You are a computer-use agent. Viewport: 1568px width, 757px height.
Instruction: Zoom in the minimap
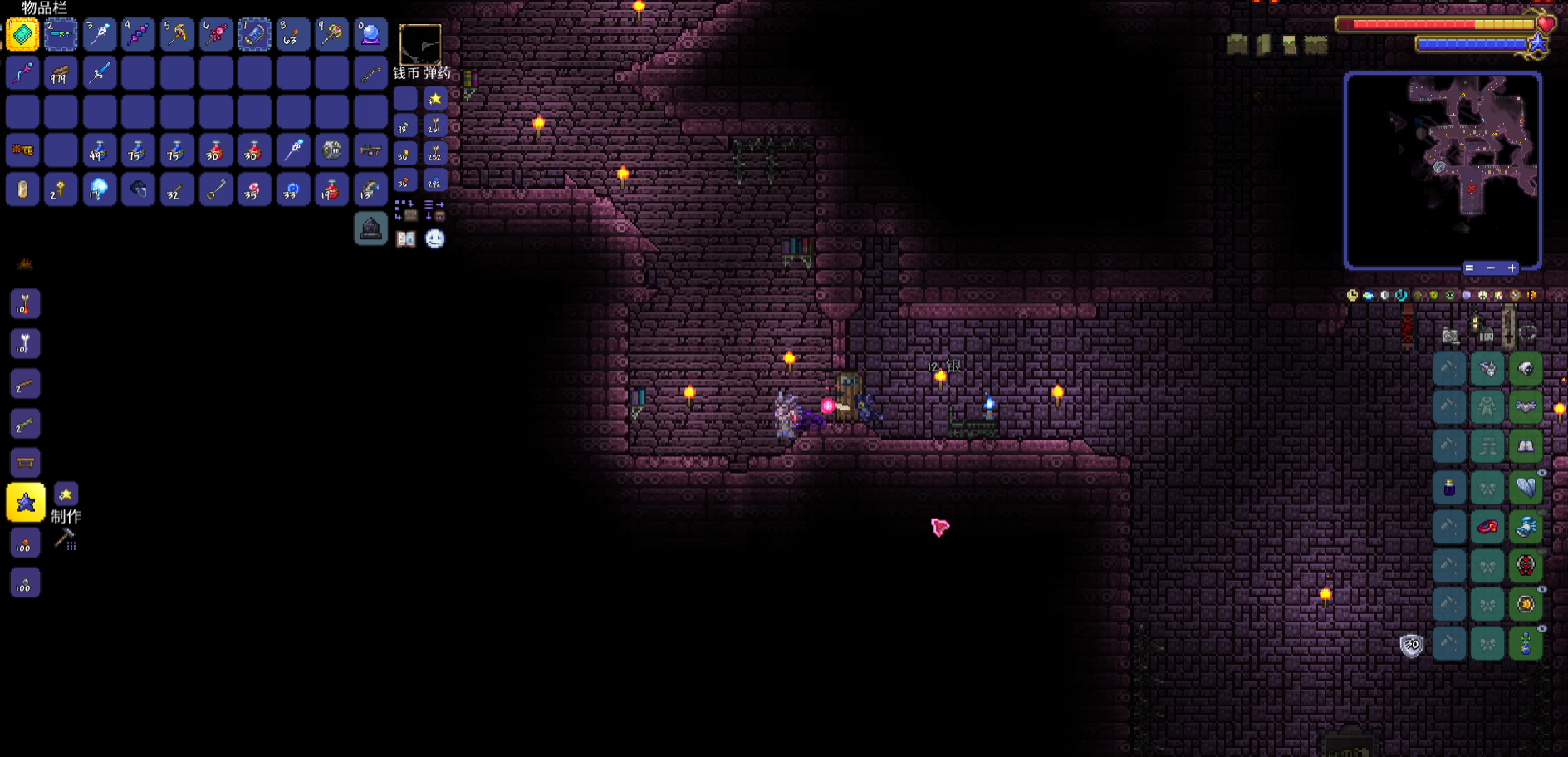coord(1512,268)
